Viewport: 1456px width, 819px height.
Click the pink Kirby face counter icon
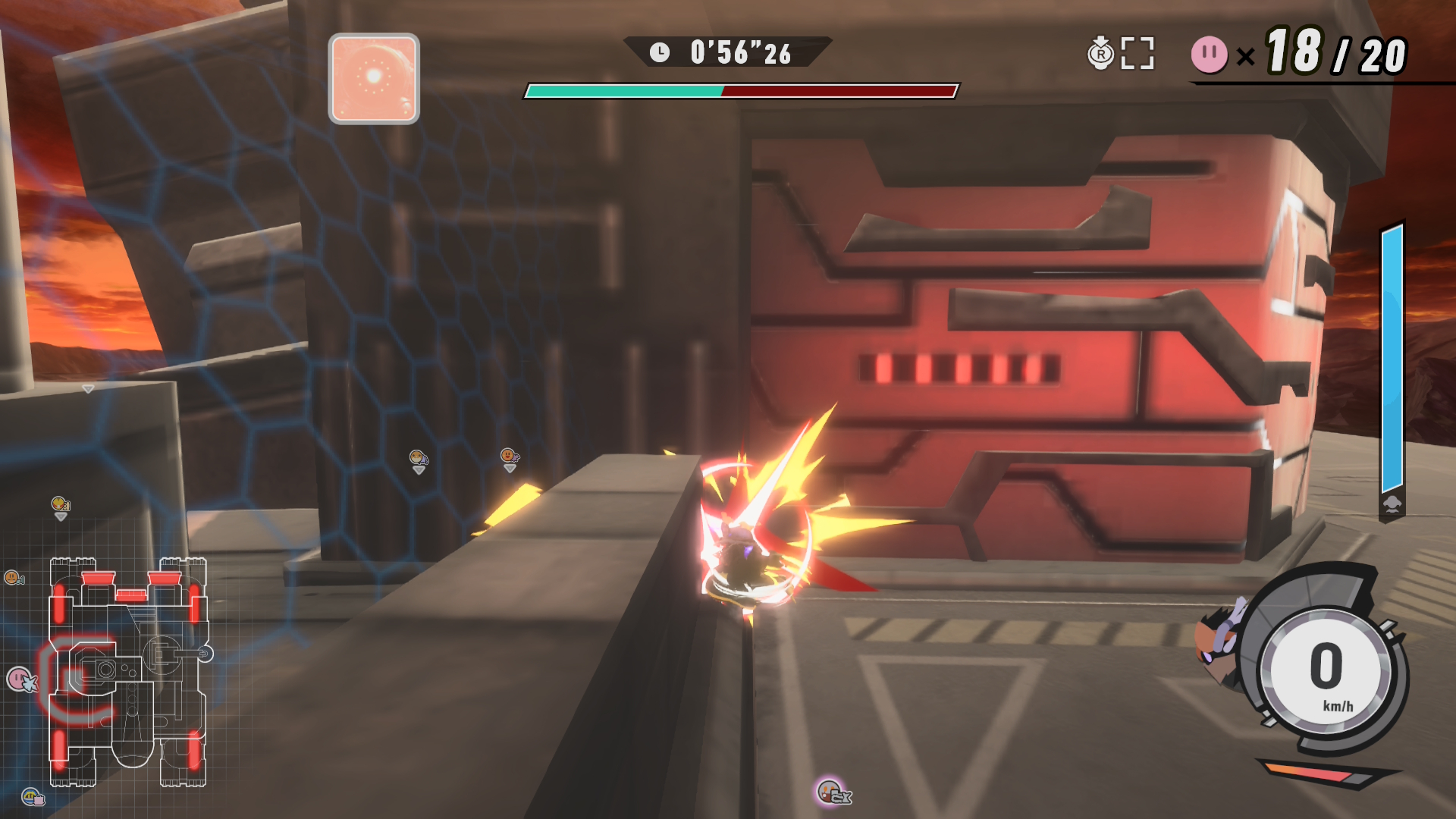pyautogui.click(x=1209, y=55)
